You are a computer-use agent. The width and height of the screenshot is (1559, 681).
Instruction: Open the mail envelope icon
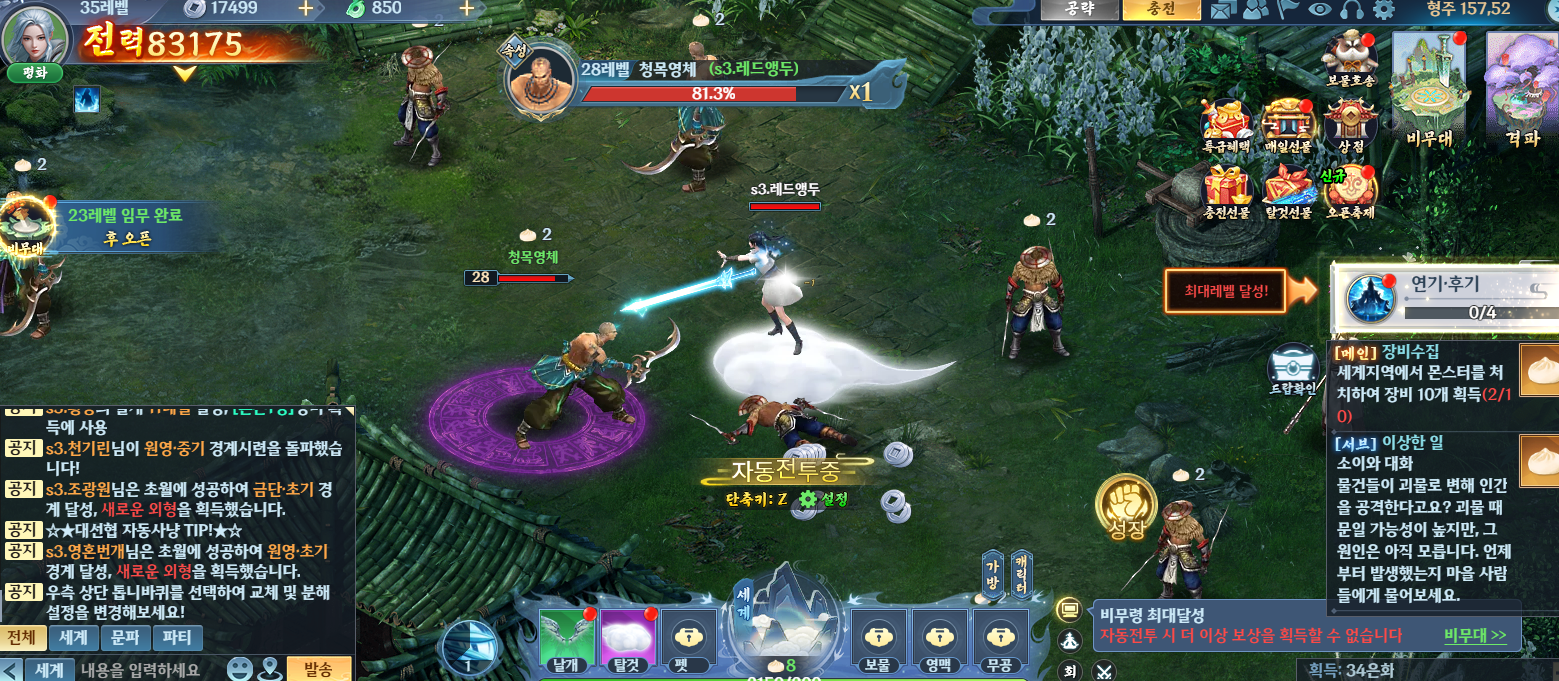point(1222,10)
